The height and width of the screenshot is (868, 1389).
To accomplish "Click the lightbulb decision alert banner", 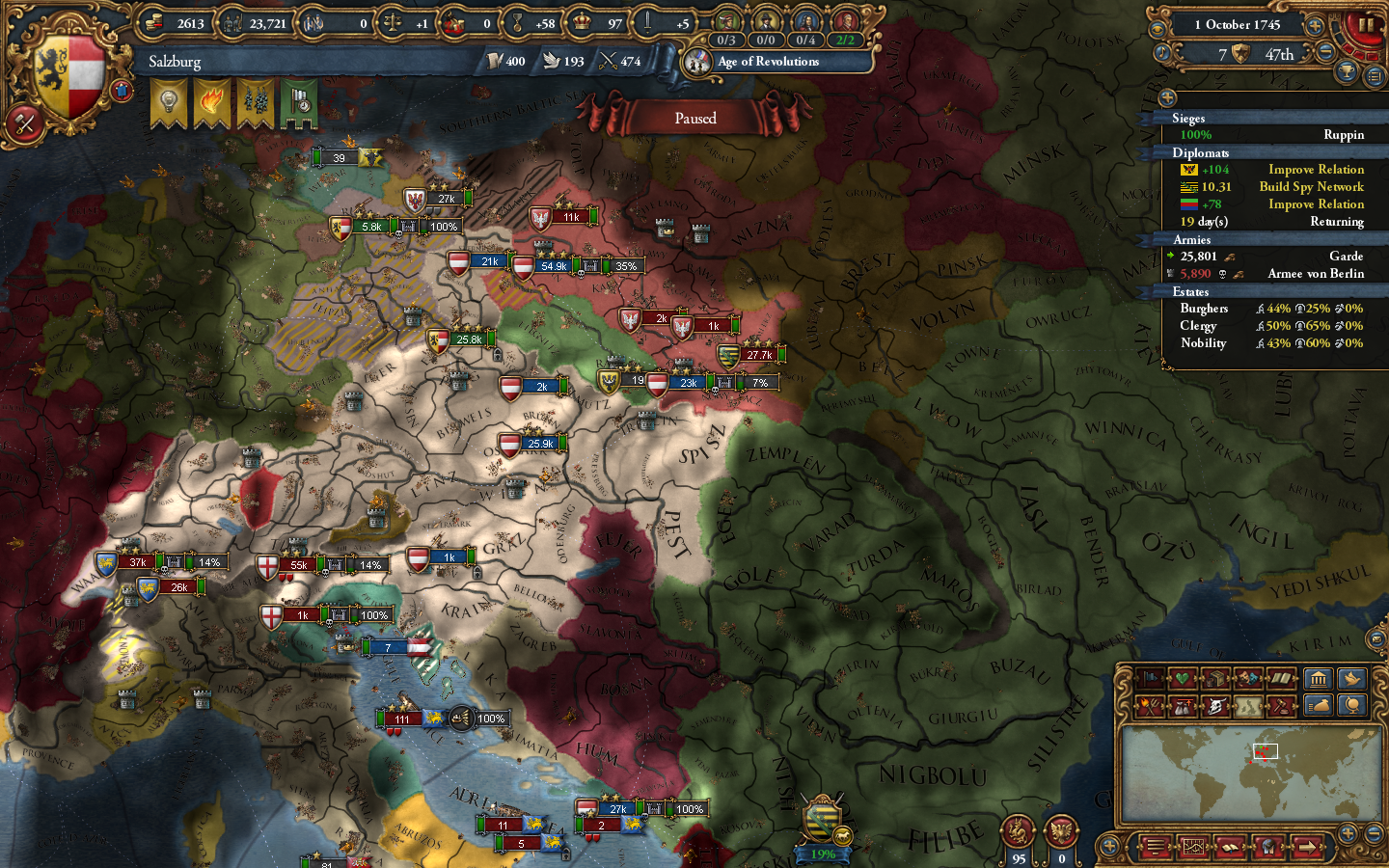I will (x=167, y=98).
